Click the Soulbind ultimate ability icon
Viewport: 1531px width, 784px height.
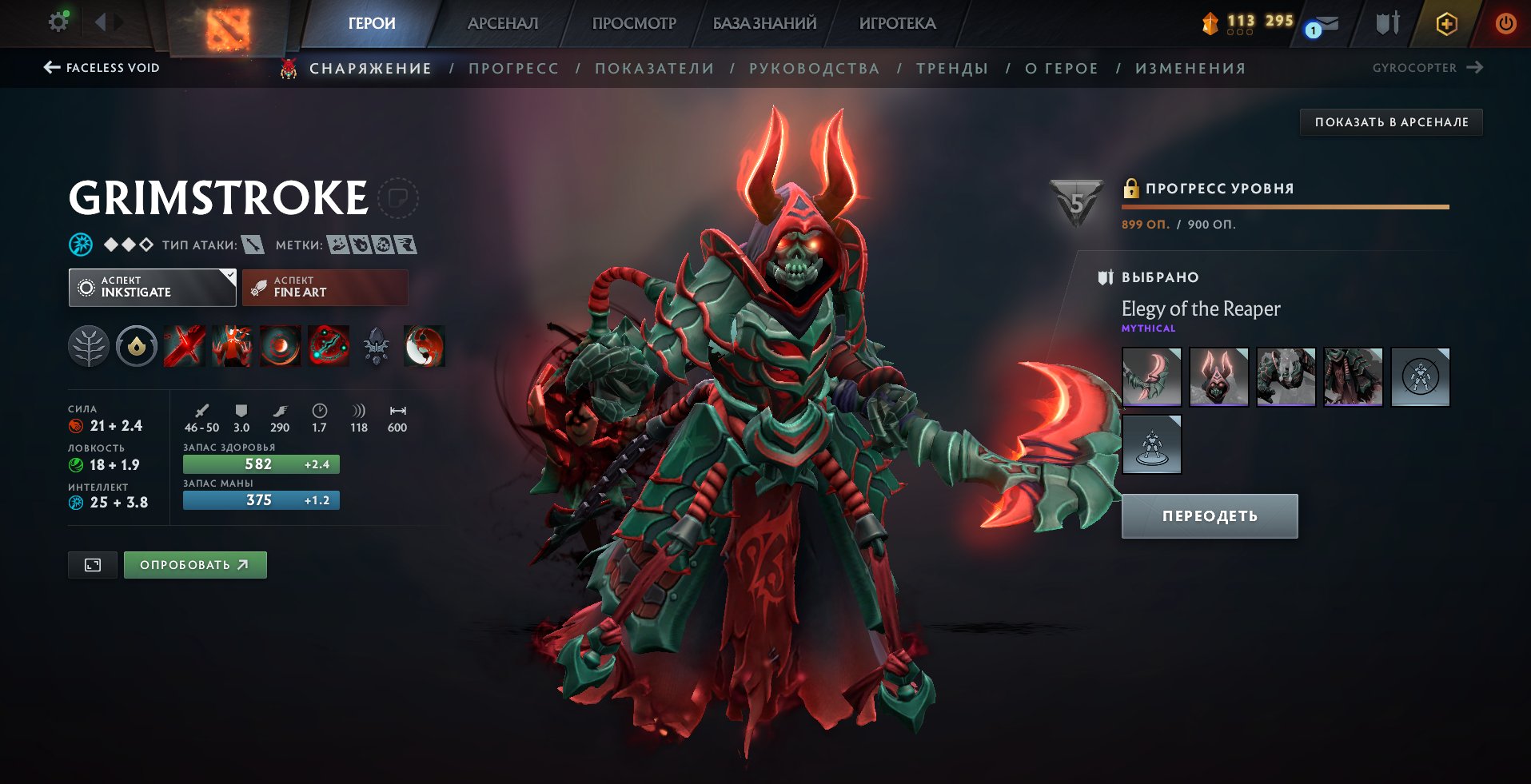tap(328, 345)
